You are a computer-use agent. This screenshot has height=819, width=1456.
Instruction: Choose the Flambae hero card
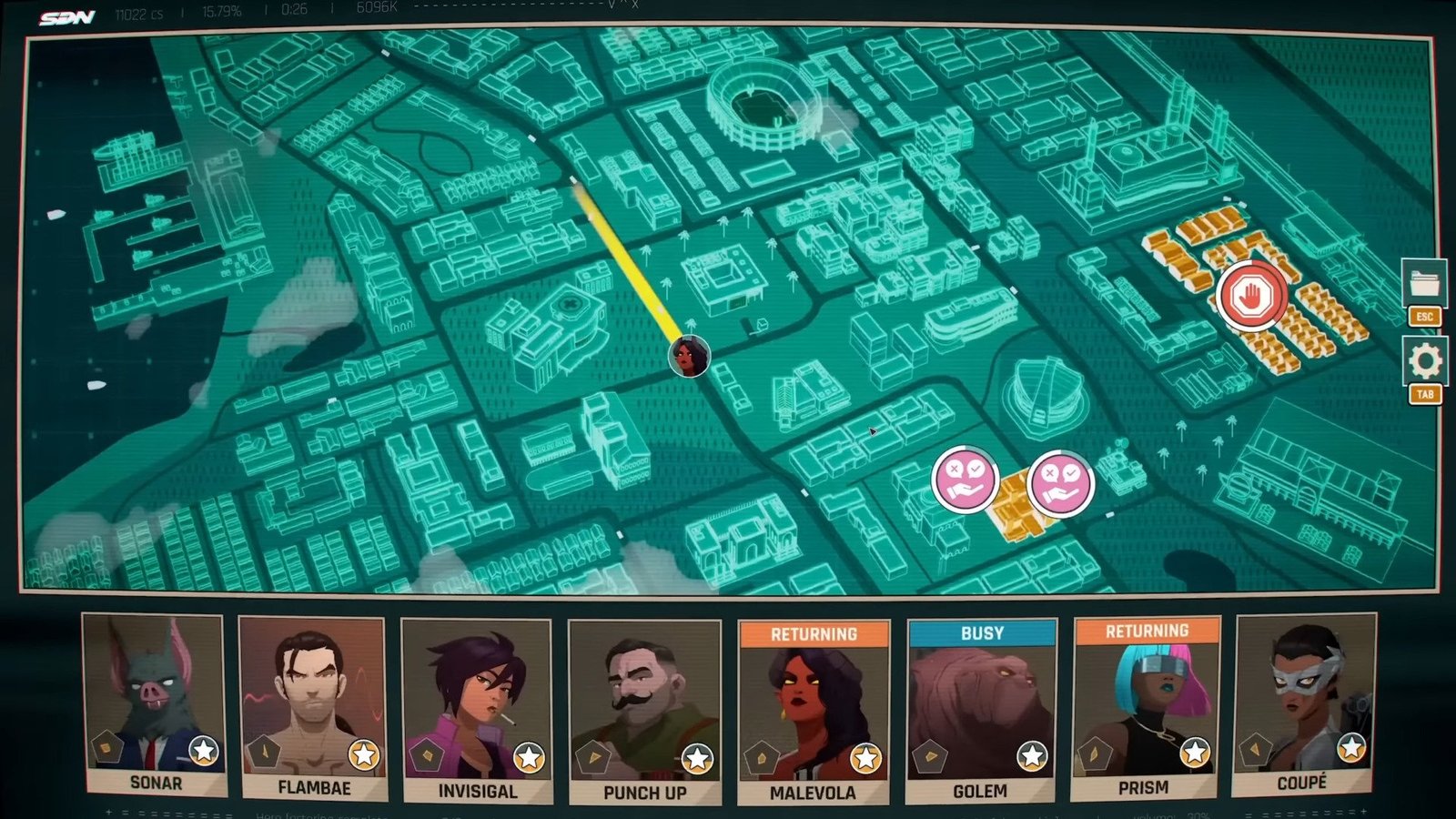(x=313, y=707)
